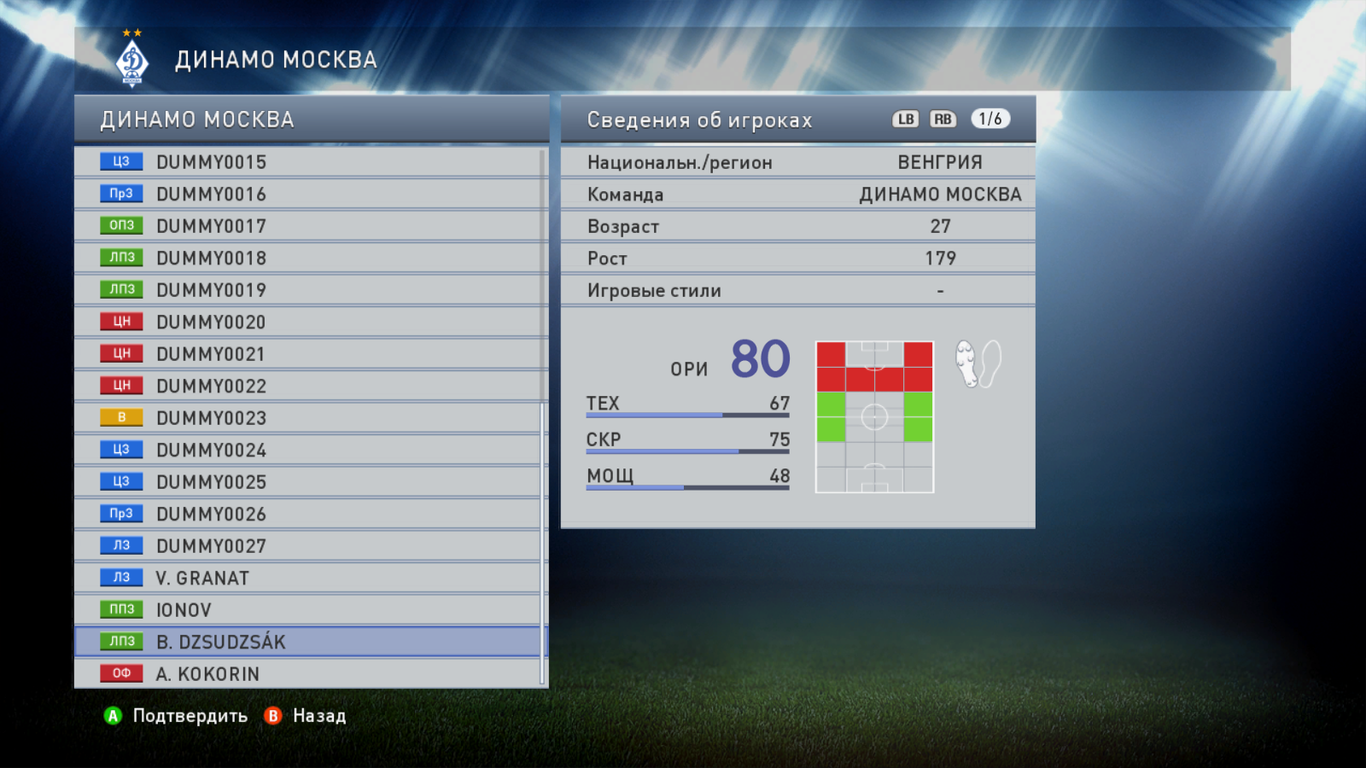
Task: Pick DUMMY0022 in the player list
Action: coord(310,386)
